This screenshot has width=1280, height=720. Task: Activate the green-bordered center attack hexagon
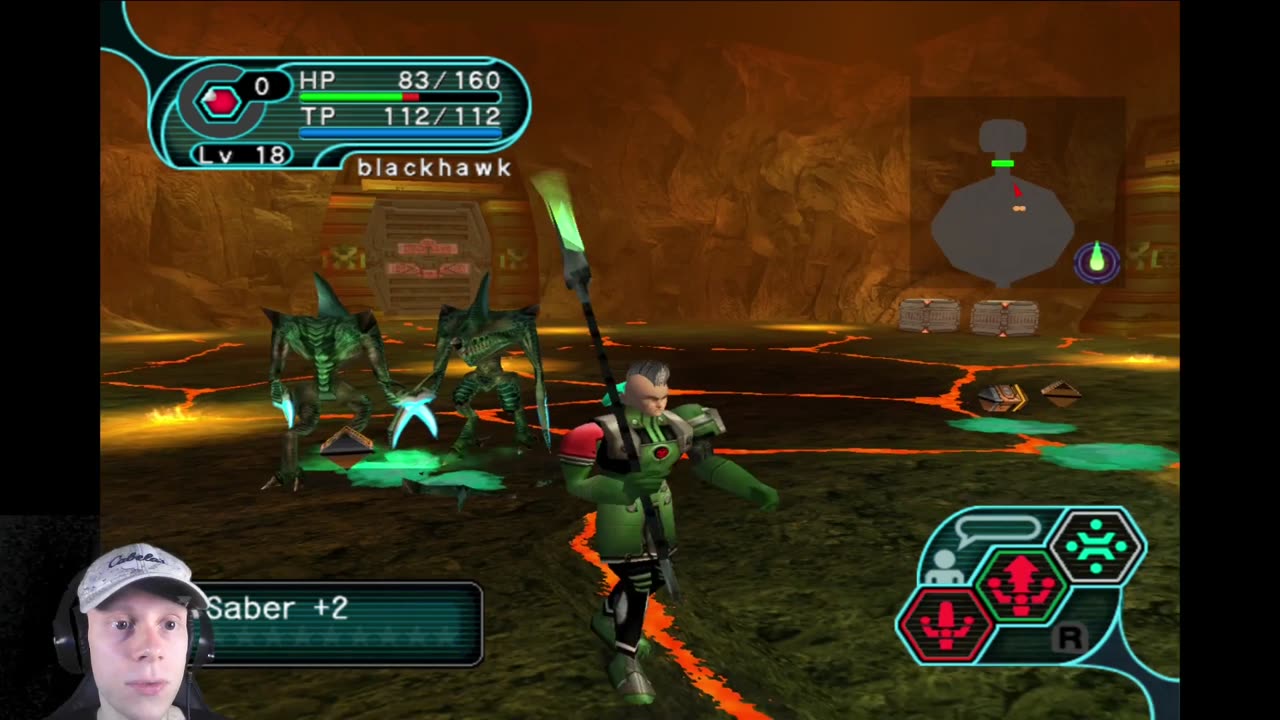pos(1021,582)
